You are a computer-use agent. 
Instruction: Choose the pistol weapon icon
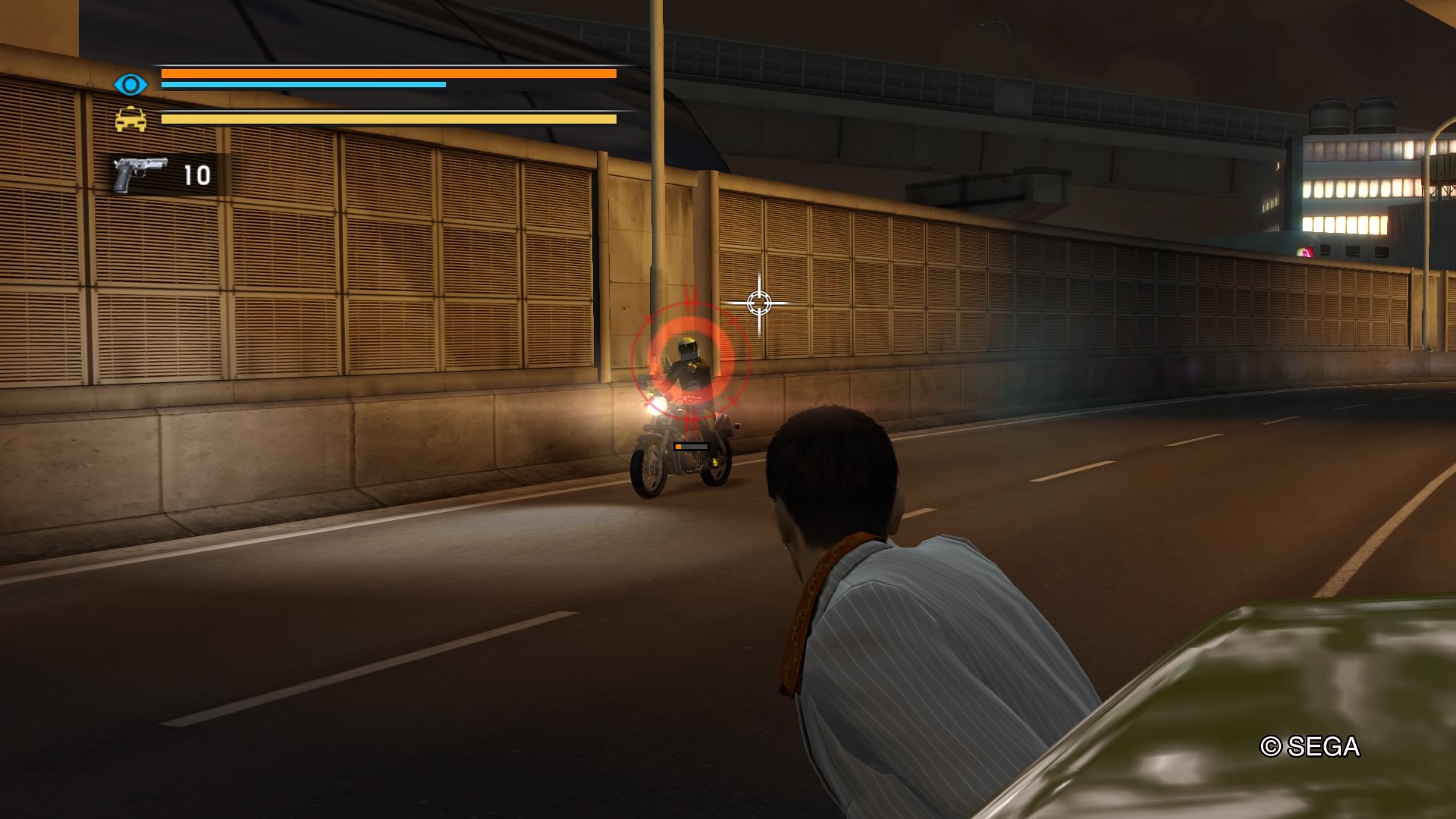click(140, 174)
